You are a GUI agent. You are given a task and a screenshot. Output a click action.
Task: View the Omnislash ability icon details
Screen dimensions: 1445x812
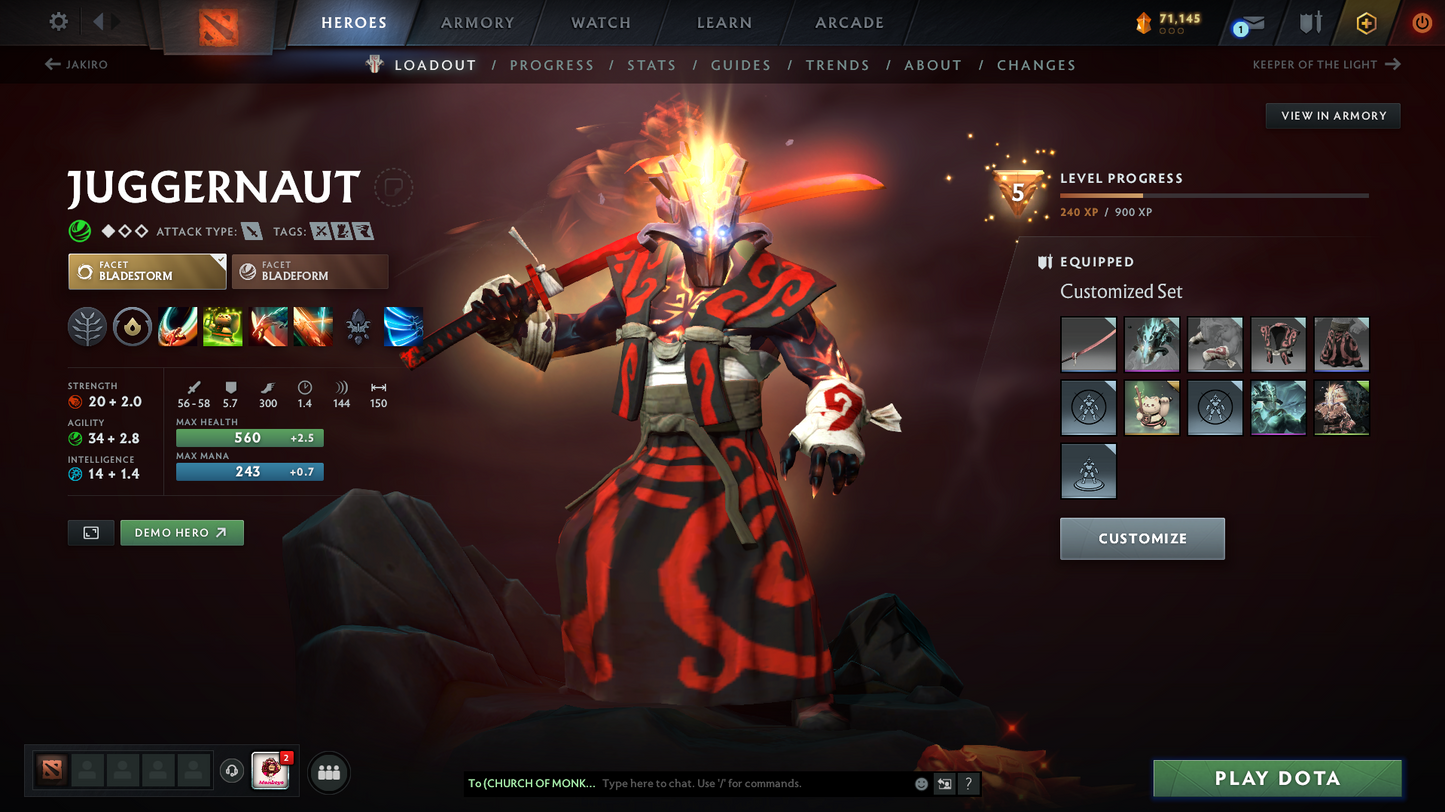[314, 326]
